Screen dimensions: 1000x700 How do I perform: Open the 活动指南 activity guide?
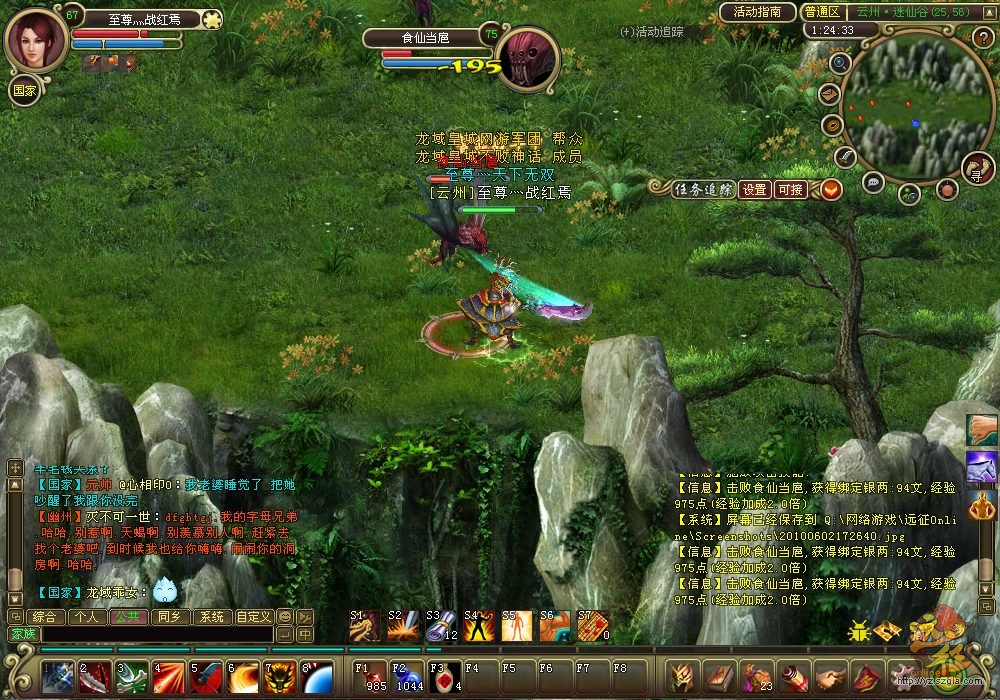pos(757,12)
